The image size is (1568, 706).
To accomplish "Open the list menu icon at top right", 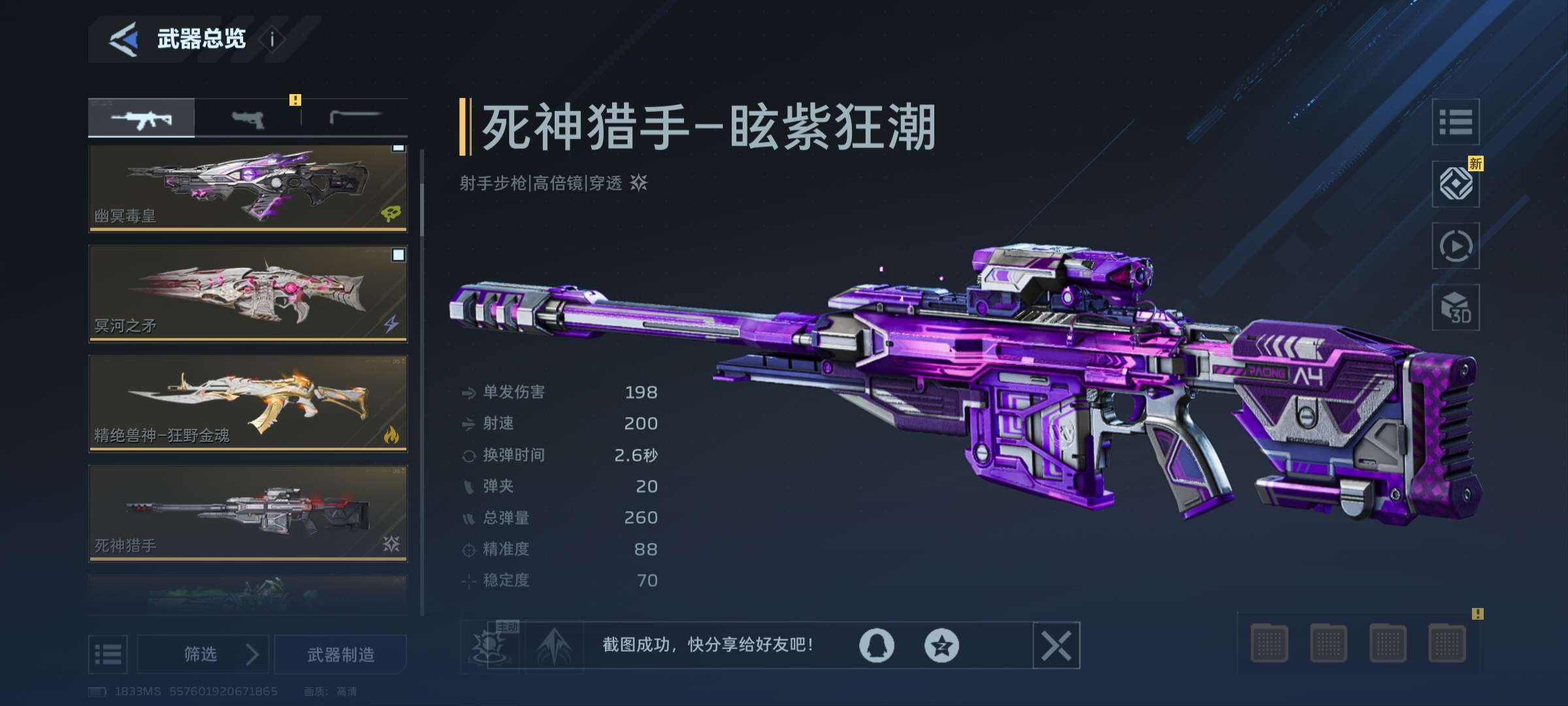I will click(1456, 122).
